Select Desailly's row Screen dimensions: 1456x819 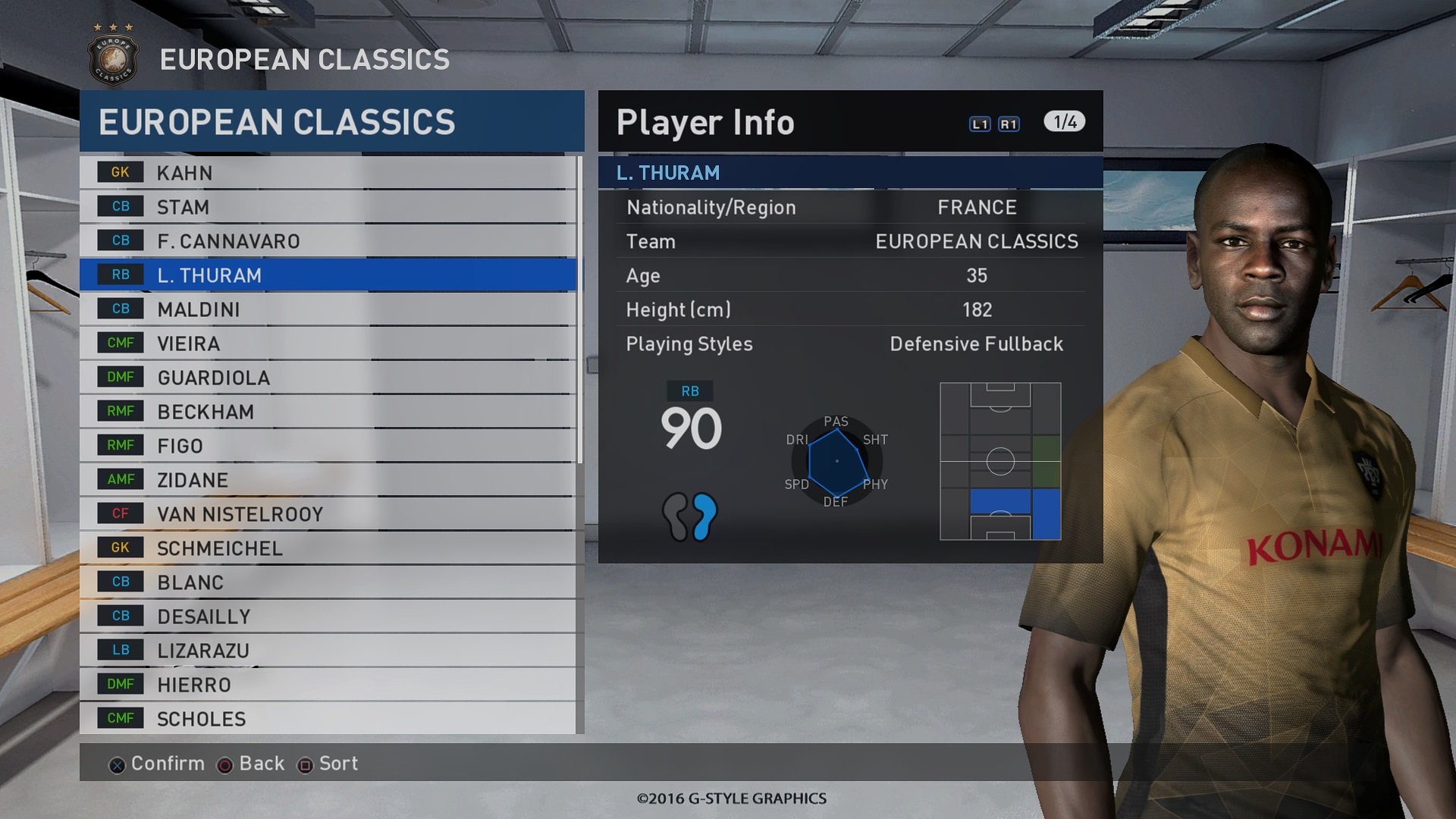[328, 617]
